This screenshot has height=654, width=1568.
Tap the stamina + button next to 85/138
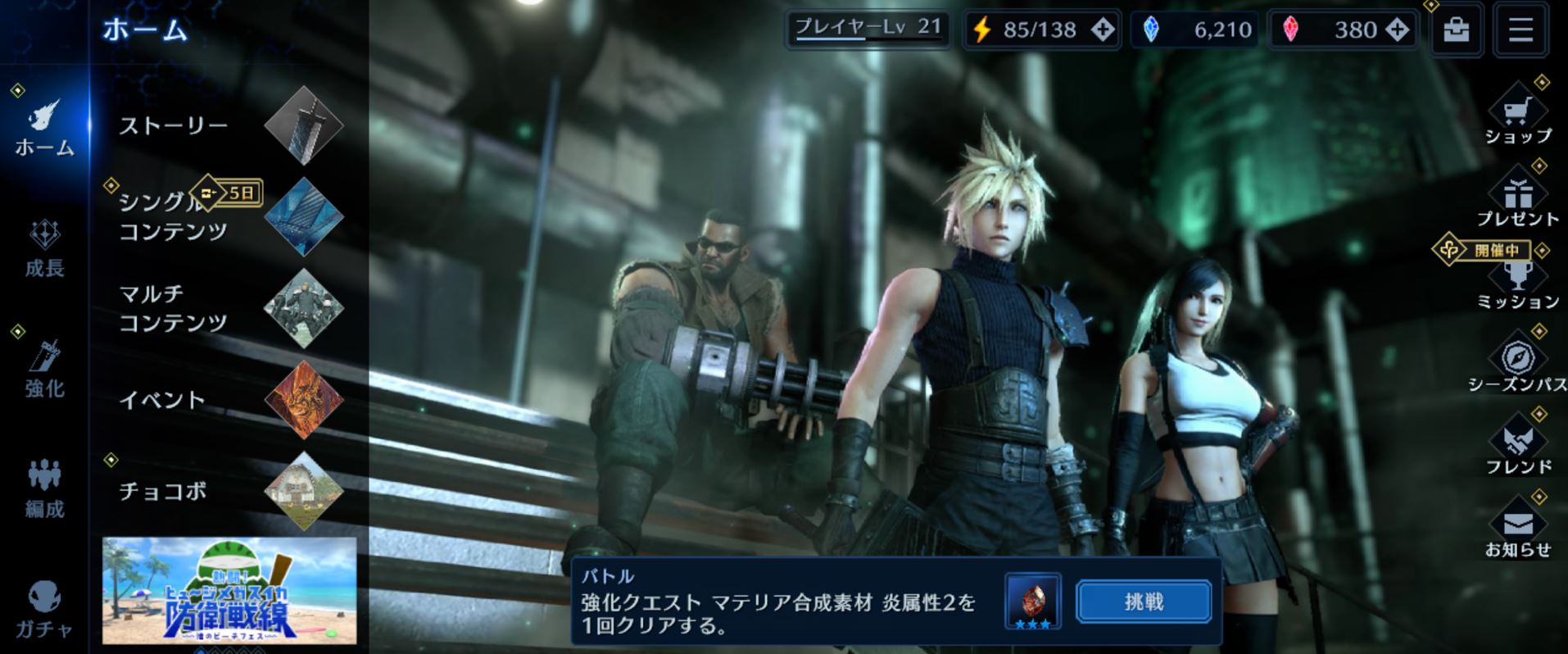(x=1102, y=30)
